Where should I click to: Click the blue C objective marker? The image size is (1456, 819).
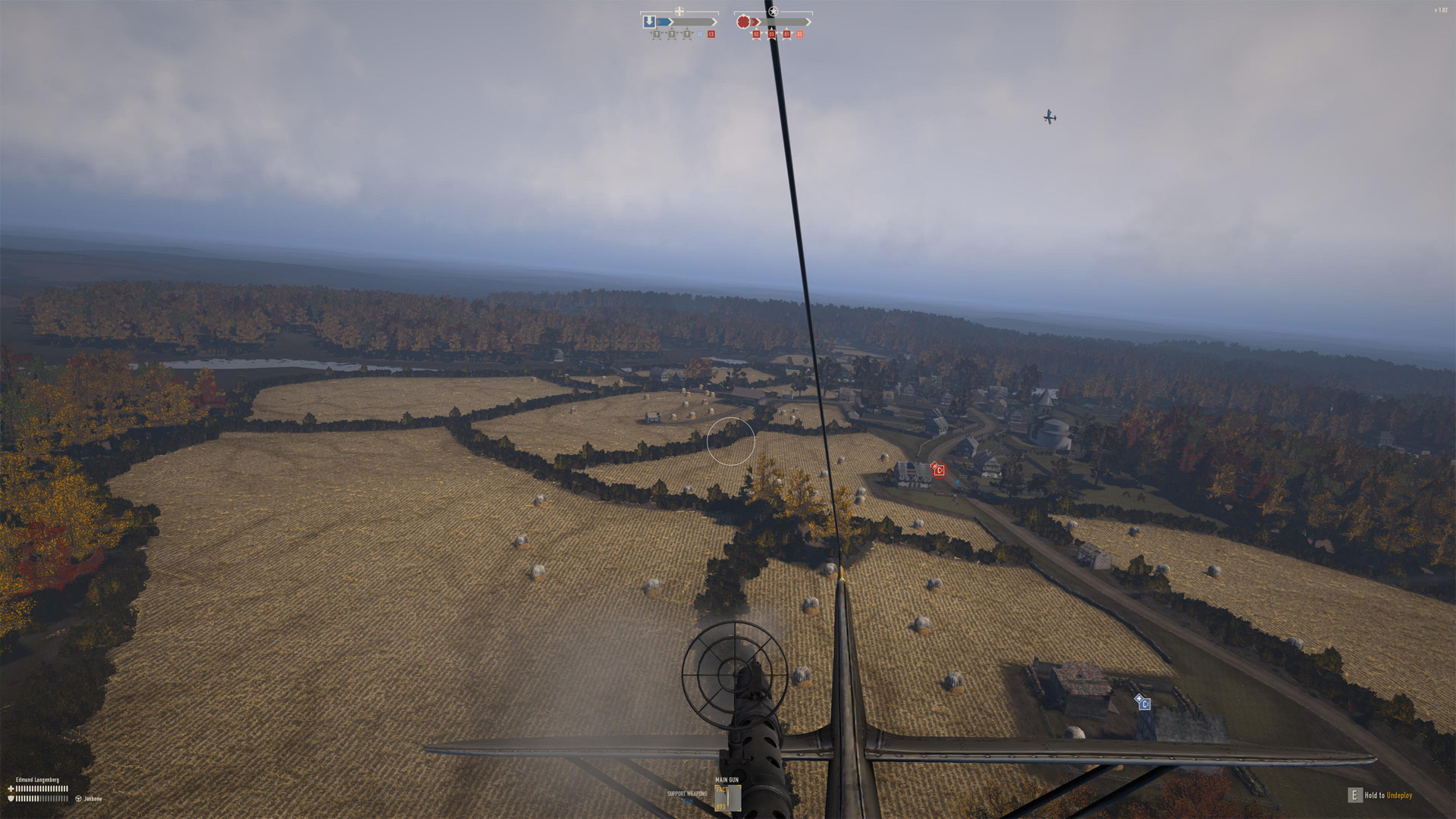[x=1144, y=704]
